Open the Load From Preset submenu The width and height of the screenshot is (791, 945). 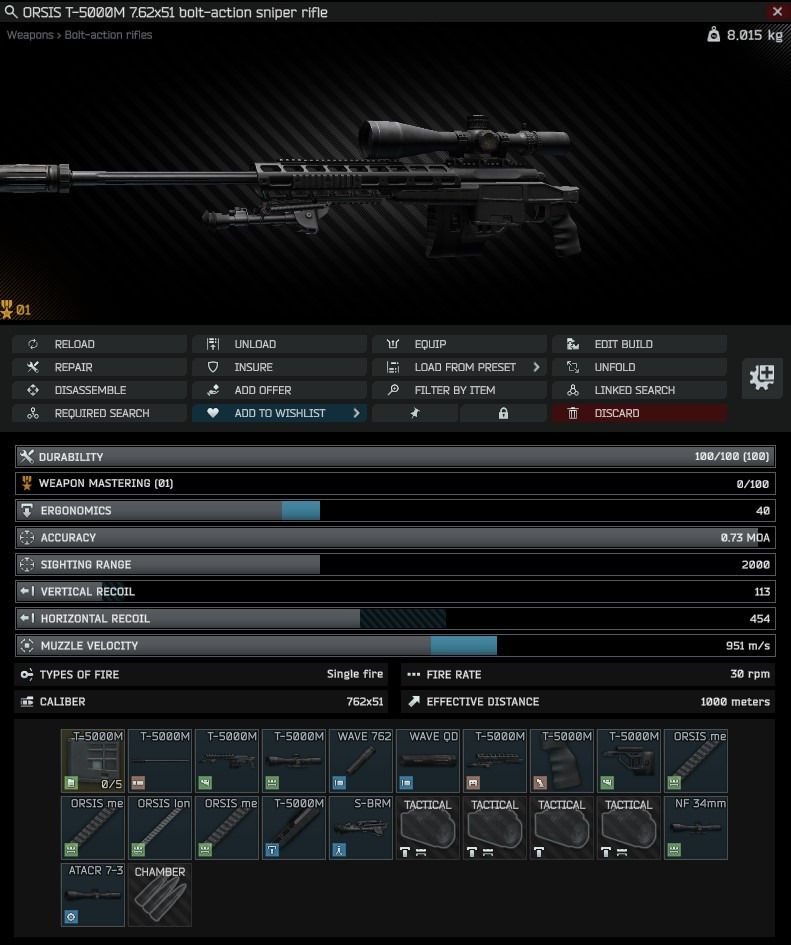pos(459,367)
